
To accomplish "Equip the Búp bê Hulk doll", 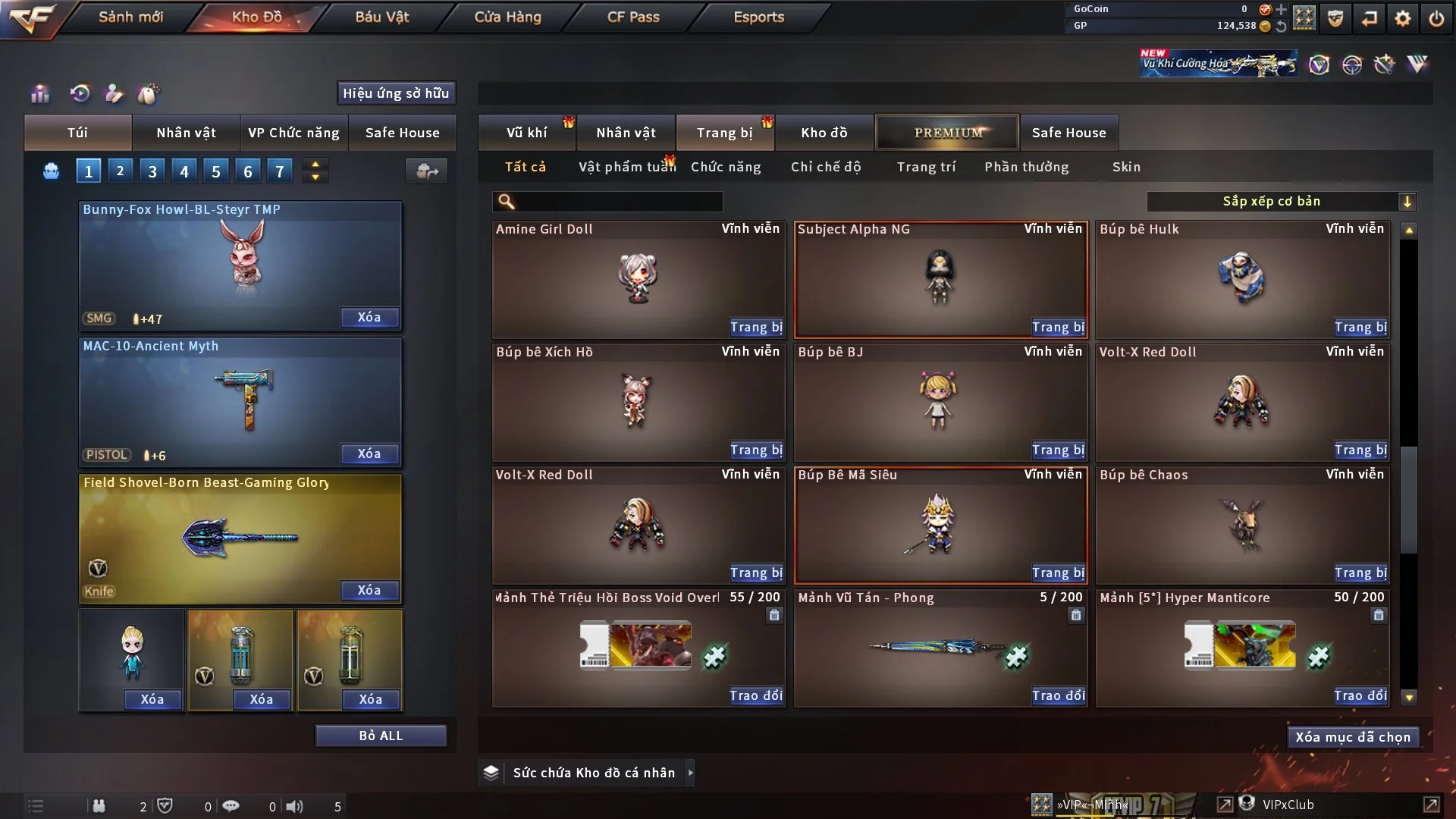I will coord(1360,327).
